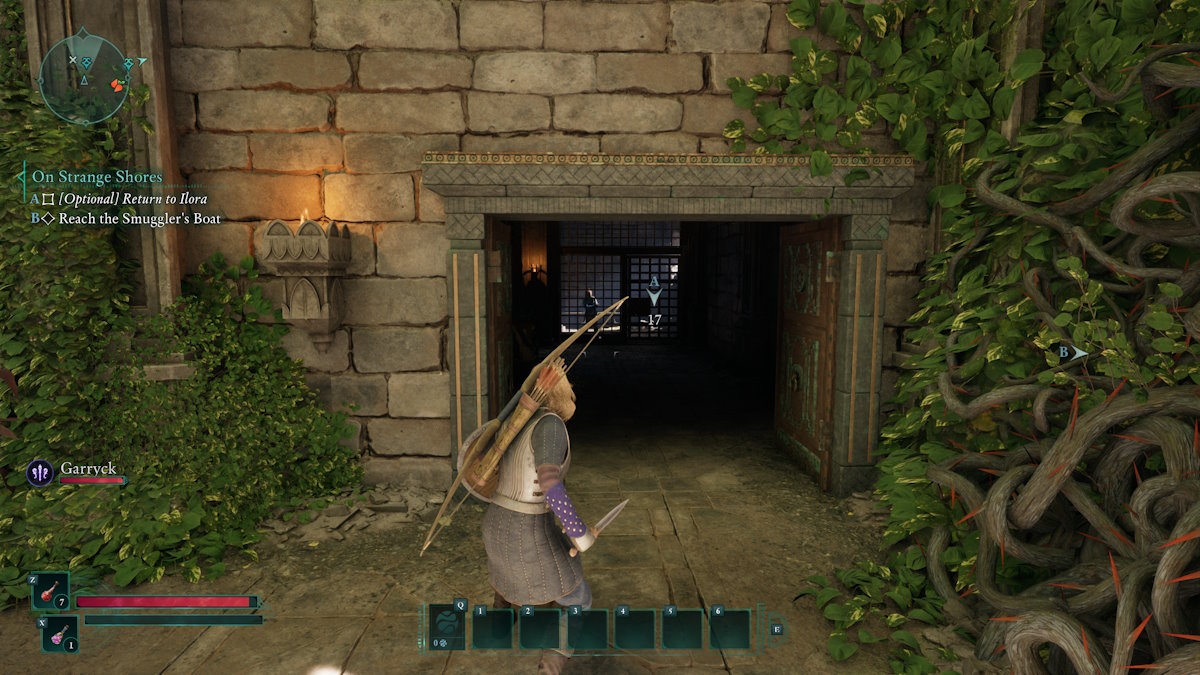This screenshot has height=675, width=1200.
Task: Open the circular minimap
Action: [x=84, y=78]
